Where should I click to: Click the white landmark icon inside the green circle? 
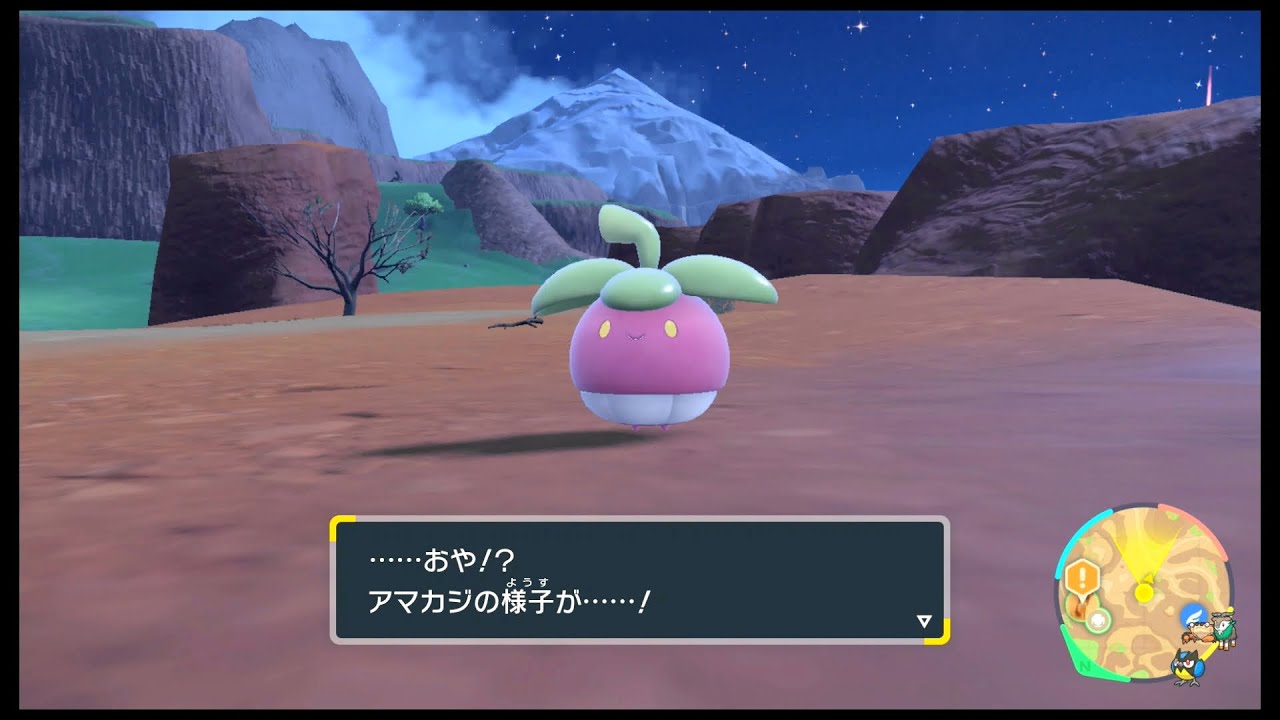[1097, 619]
